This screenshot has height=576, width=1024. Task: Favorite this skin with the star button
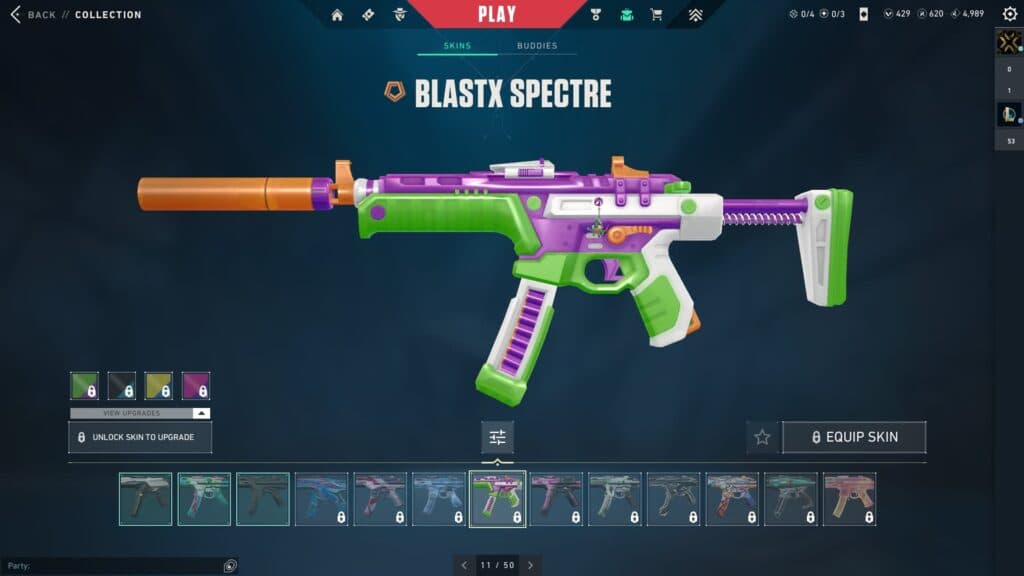pyautogui.click(x=762, y=437)
